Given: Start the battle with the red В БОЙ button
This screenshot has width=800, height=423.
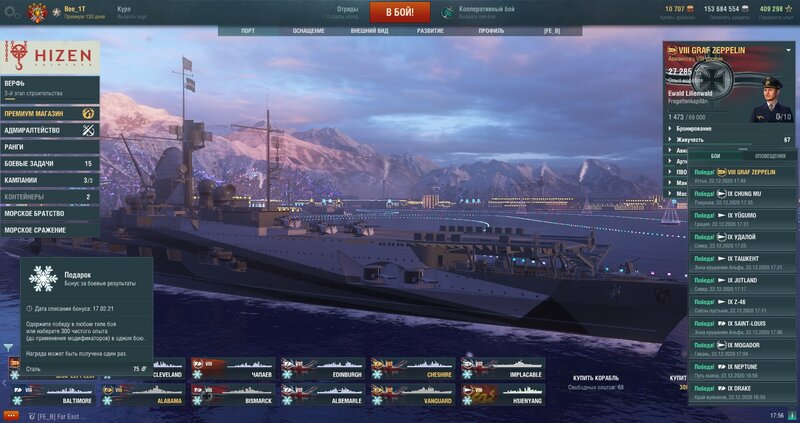Looking at the screenshot, I should (399, 12).
